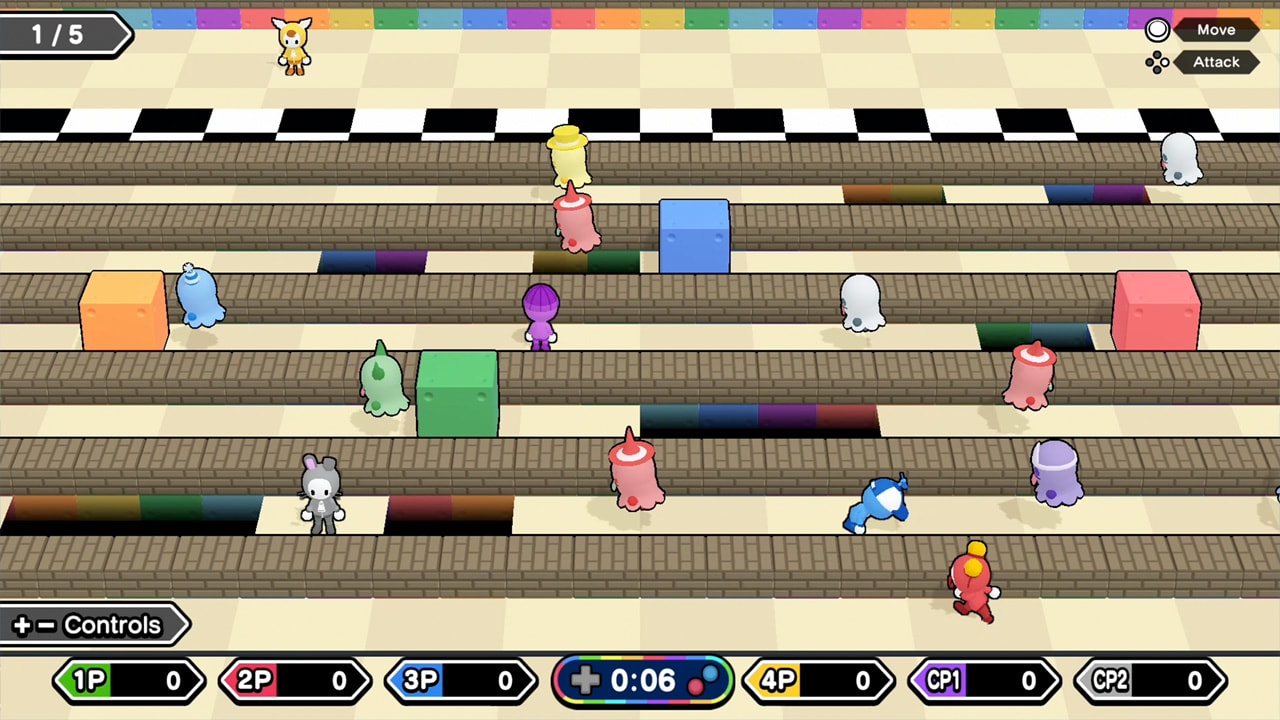1280x720 pixels.
Task: Click the directional buttons Attack icon
Action: tap(1157, 62)
